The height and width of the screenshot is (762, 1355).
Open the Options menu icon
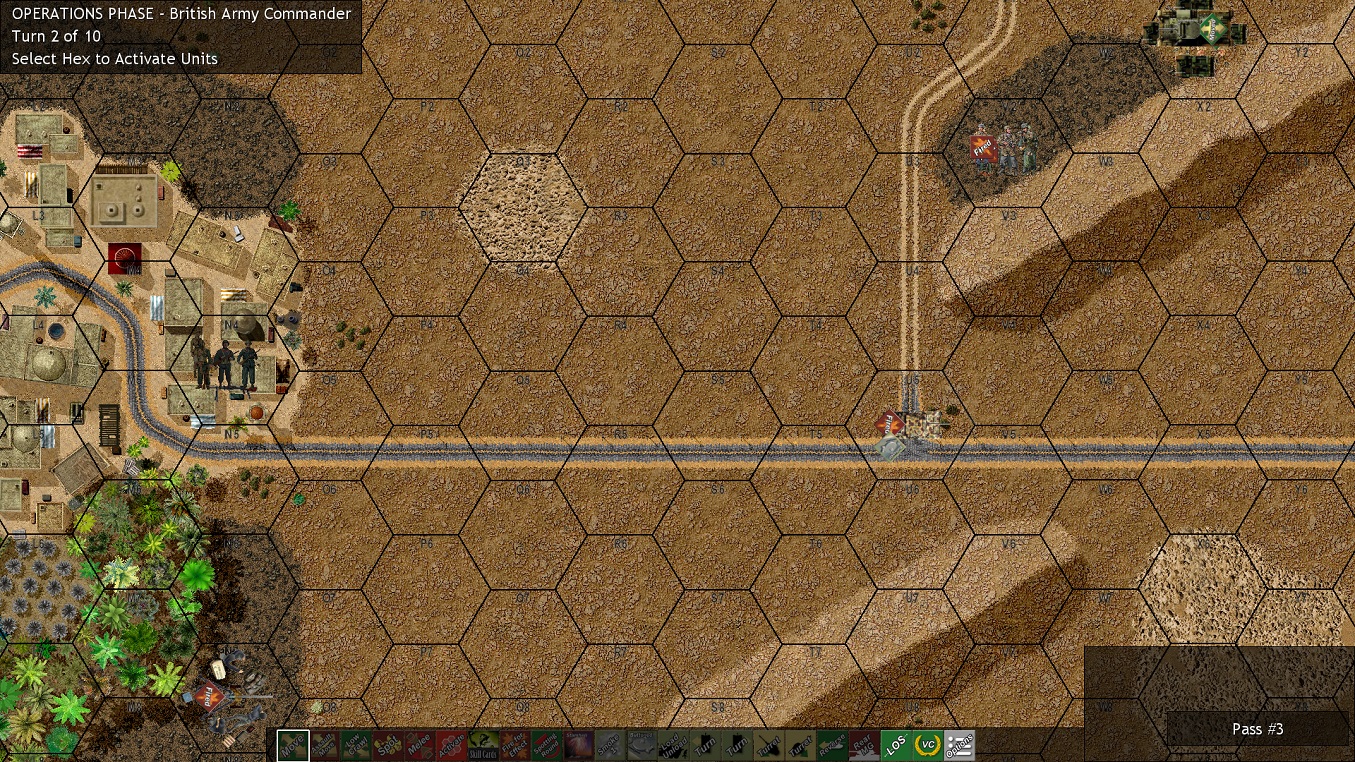coord(958,744)
